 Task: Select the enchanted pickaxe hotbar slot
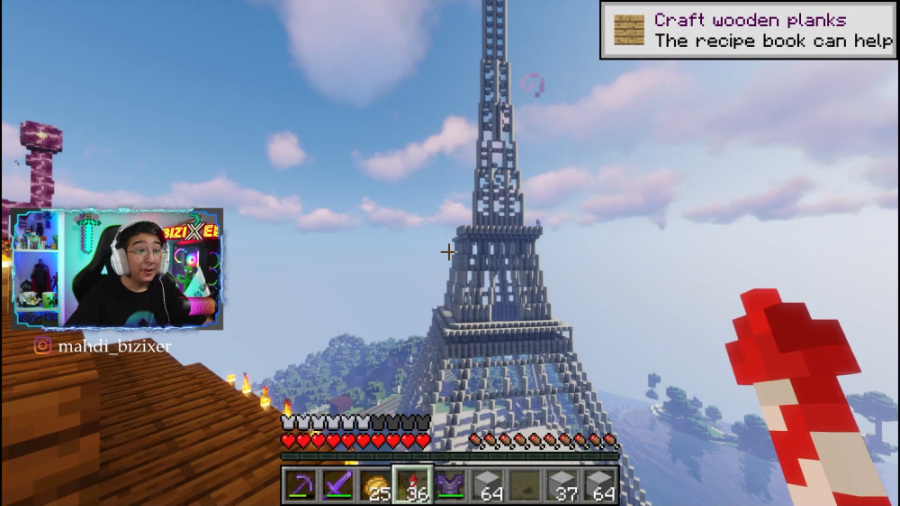tap(299, 486)
